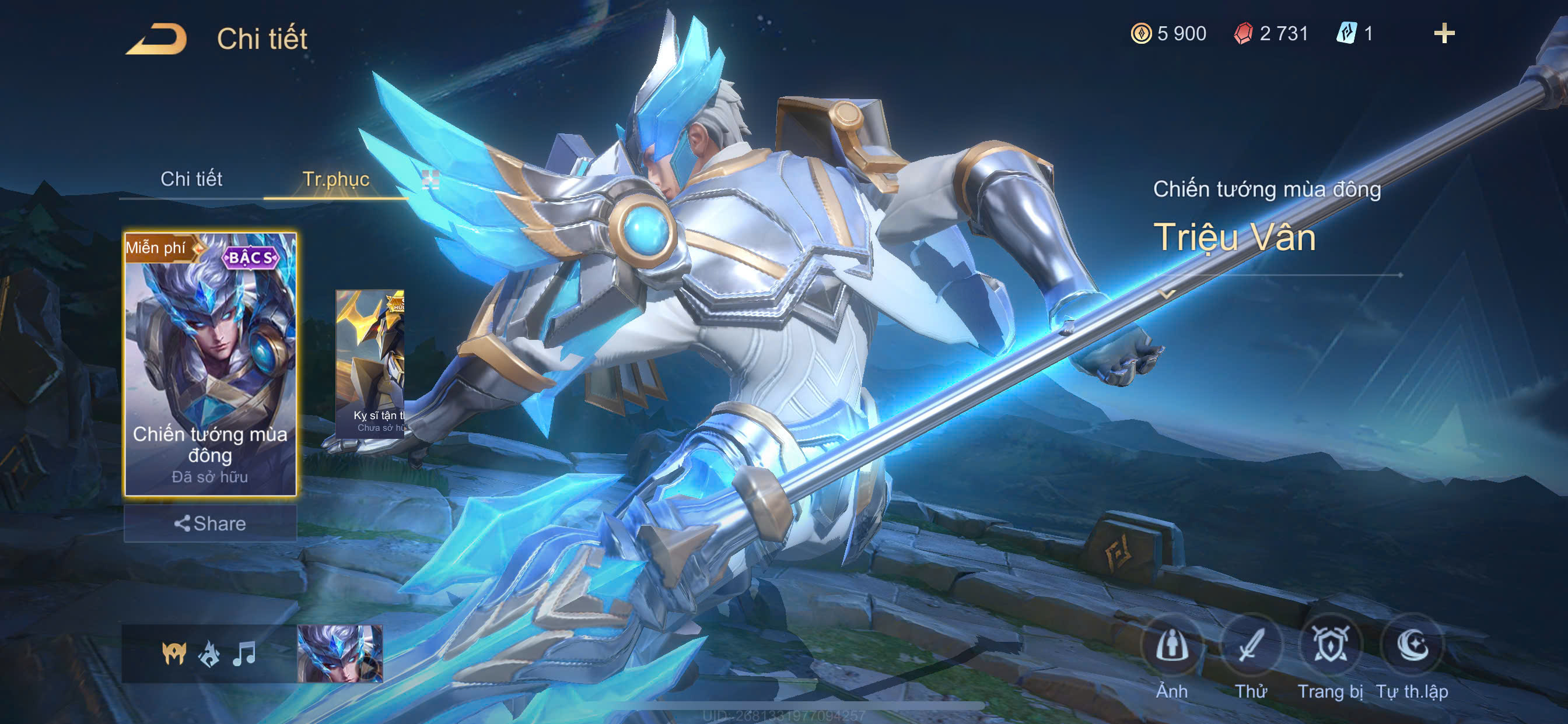Open Trang bị equipment setup
The image size is (1568, 724).
[x=1330, y=645]
